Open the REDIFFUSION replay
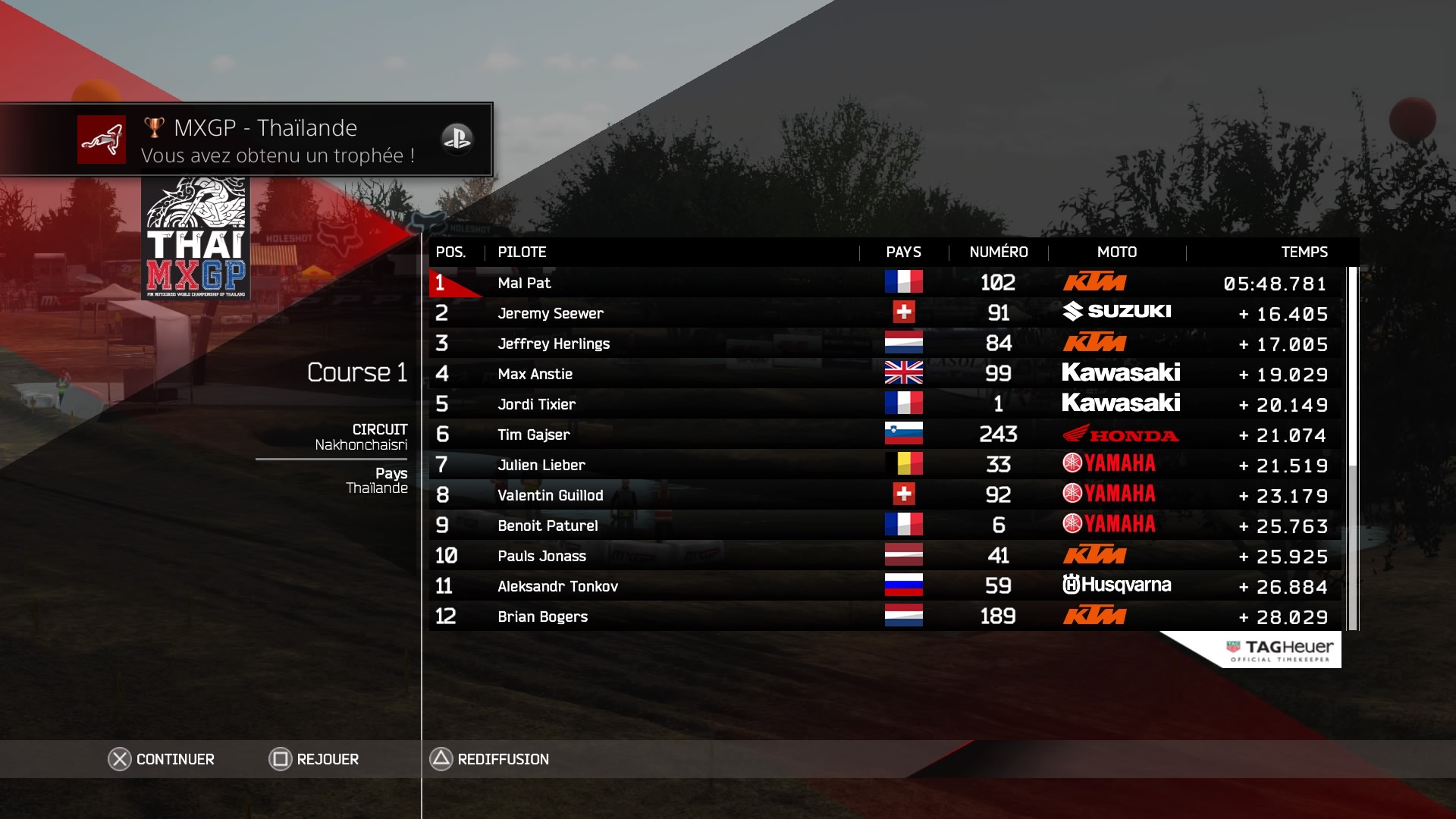Image resolution: width=1456 pixels, height=819 pixels. (x=490, y=759)
